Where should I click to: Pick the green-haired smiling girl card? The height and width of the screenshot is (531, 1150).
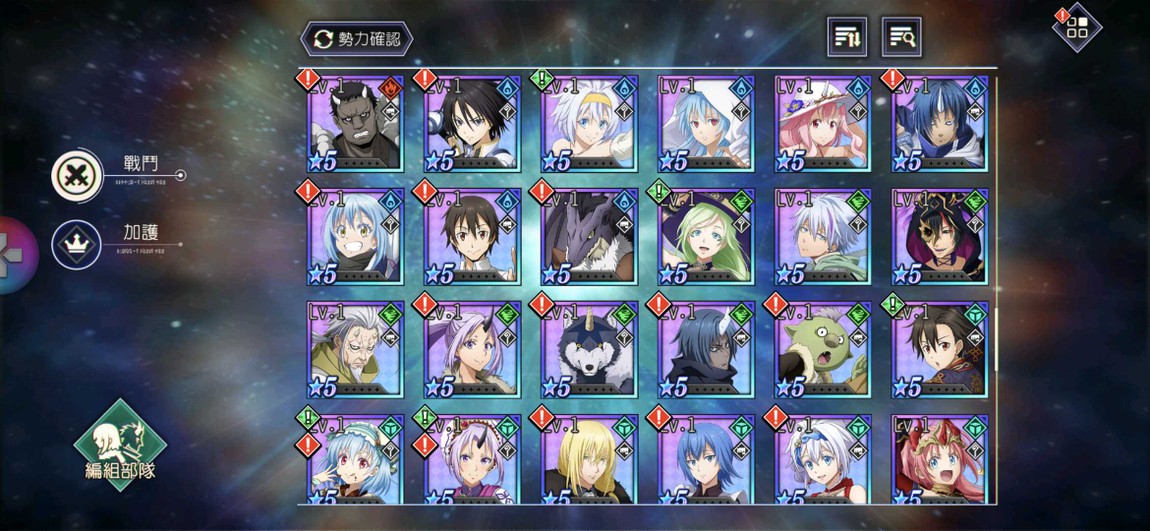706,237
